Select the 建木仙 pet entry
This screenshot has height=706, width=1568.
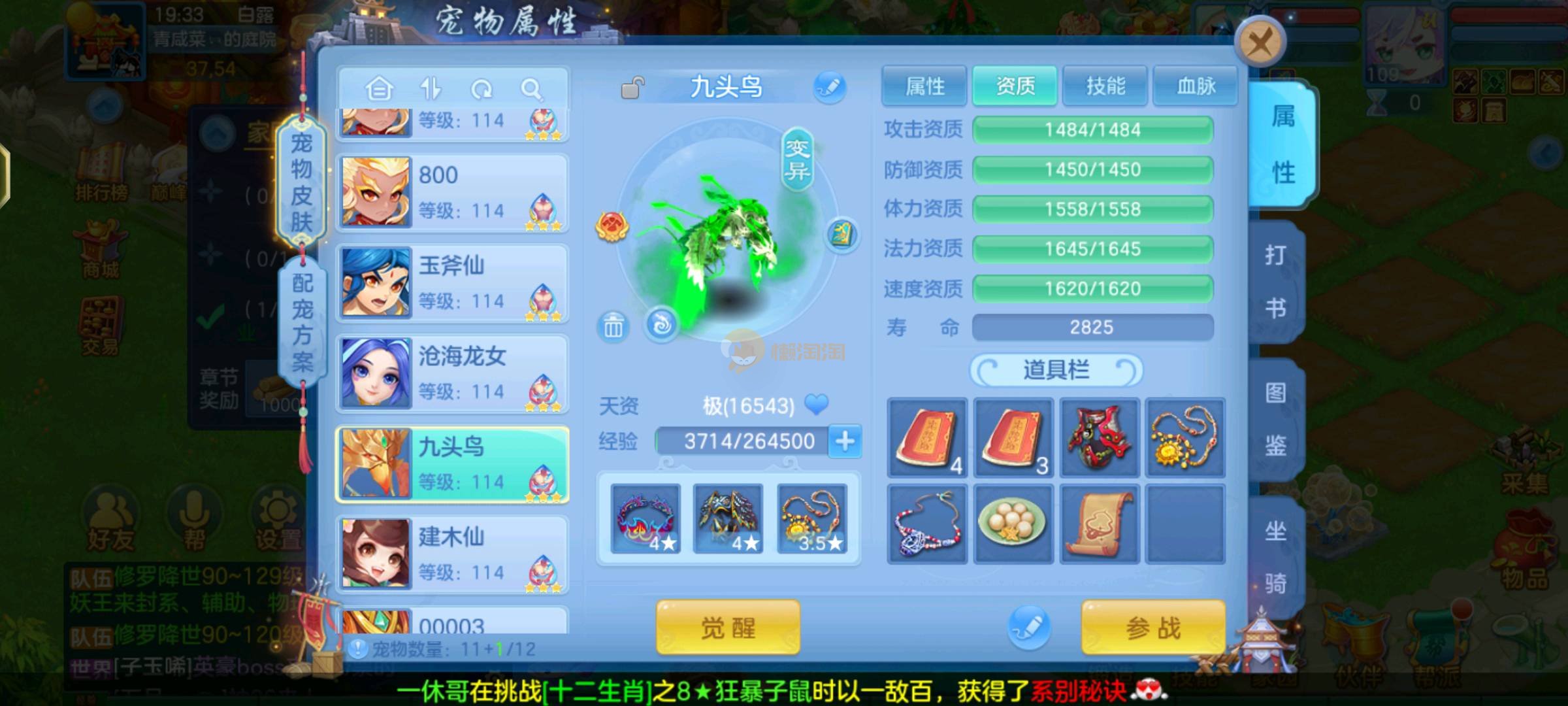pos(452,554)
